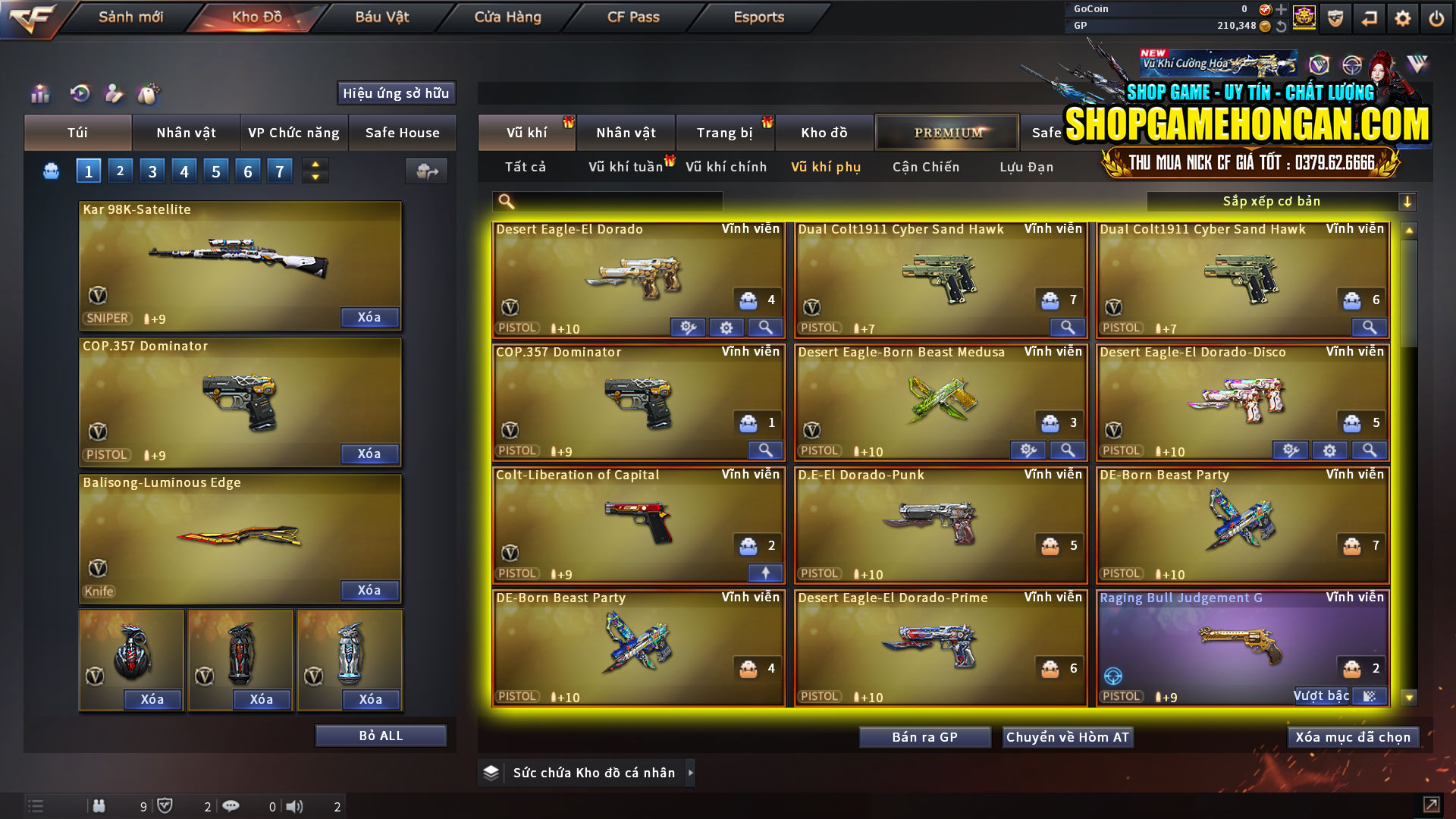This screenshot has height=819, width=1456.
Task: Toggle the blue bag selector next to slot numbers
Action: (50, 171)
